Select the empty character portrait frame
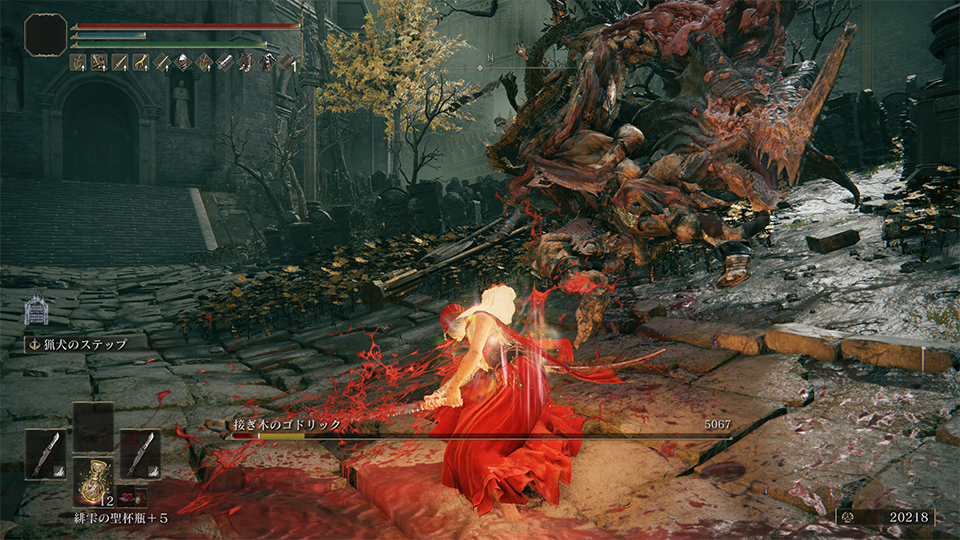This screenshot has height=540, width=960. point(45,35)
